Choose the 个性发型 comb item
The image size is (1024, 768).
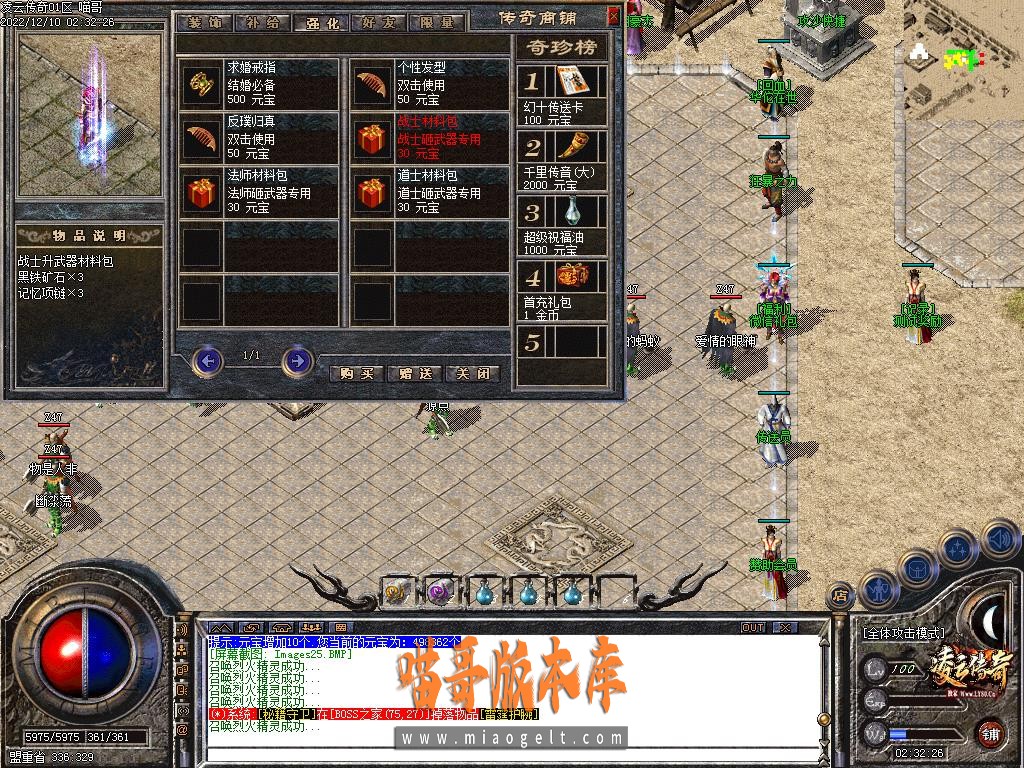point(372,84)
